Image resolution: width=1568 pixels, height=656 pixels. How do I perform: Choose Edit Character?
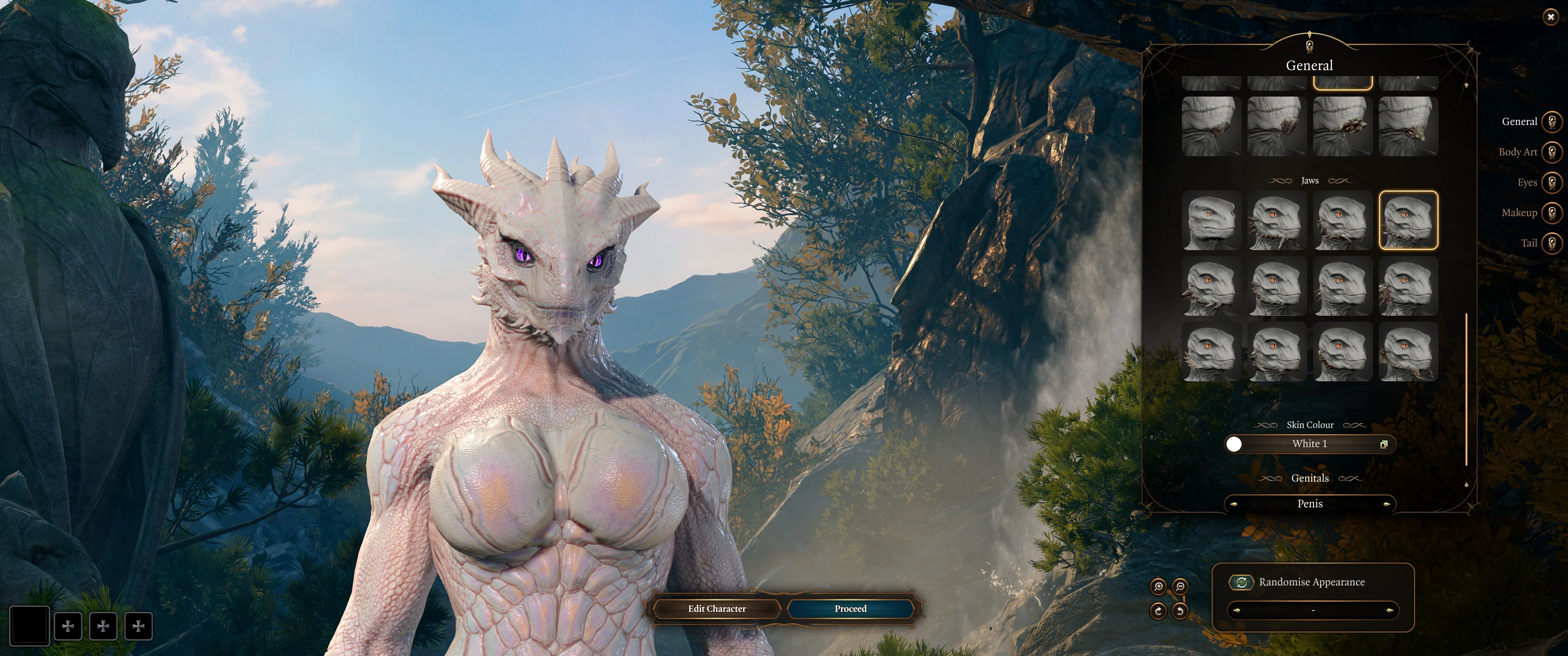(717, 609)
